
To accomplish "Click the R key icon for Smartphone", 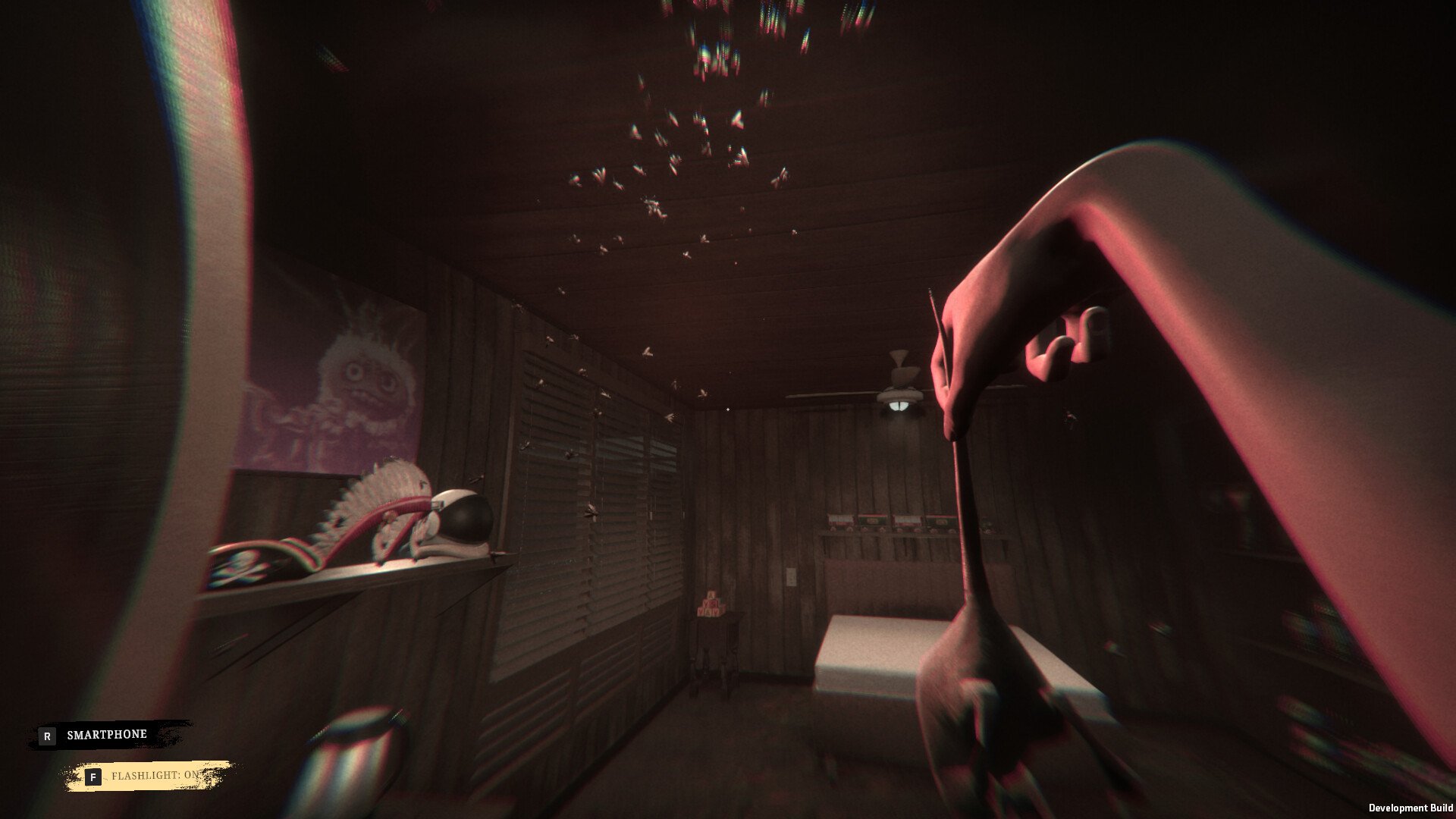I will (x=48, y=734).
